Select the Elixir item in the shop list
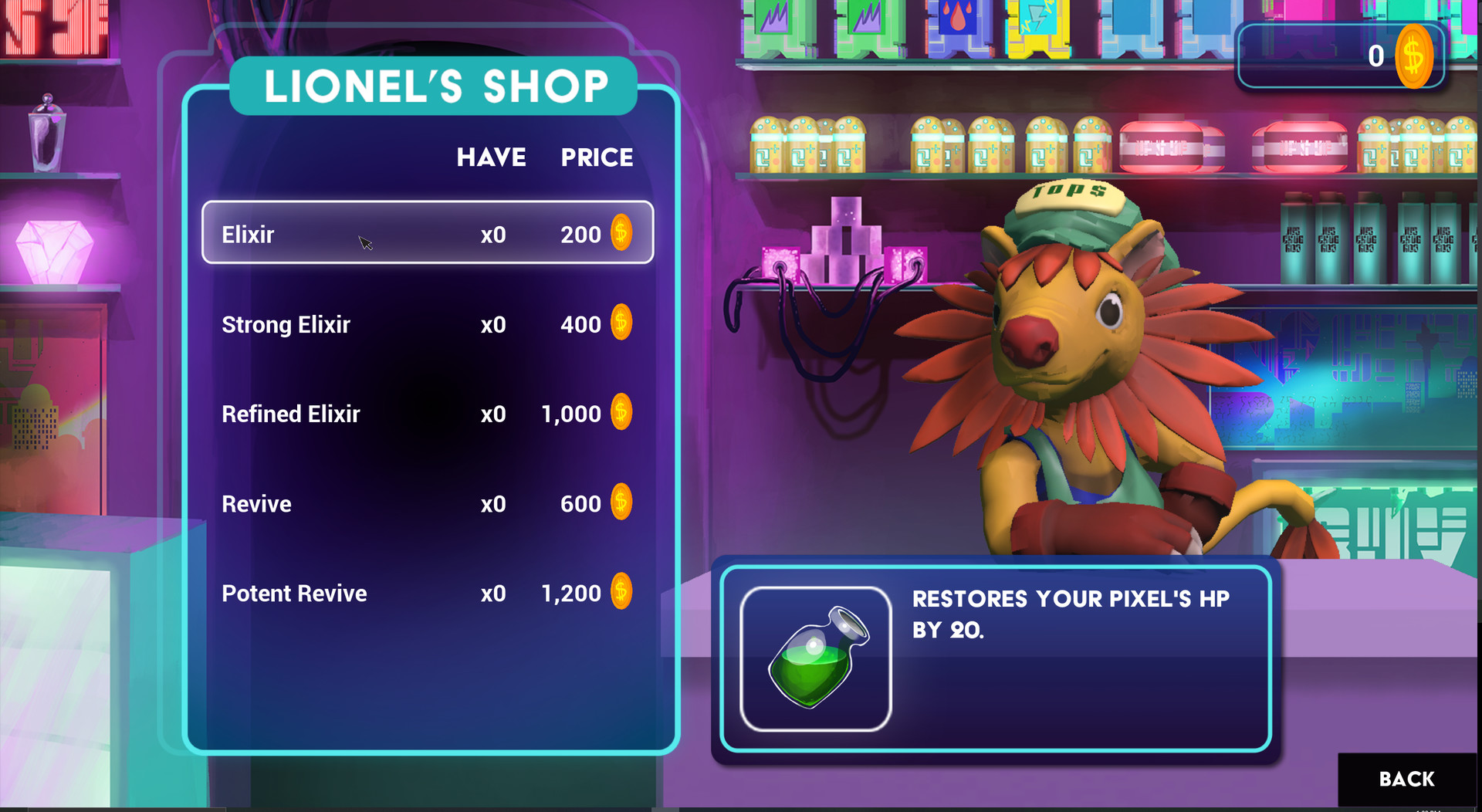 click(x=427, y=233)
